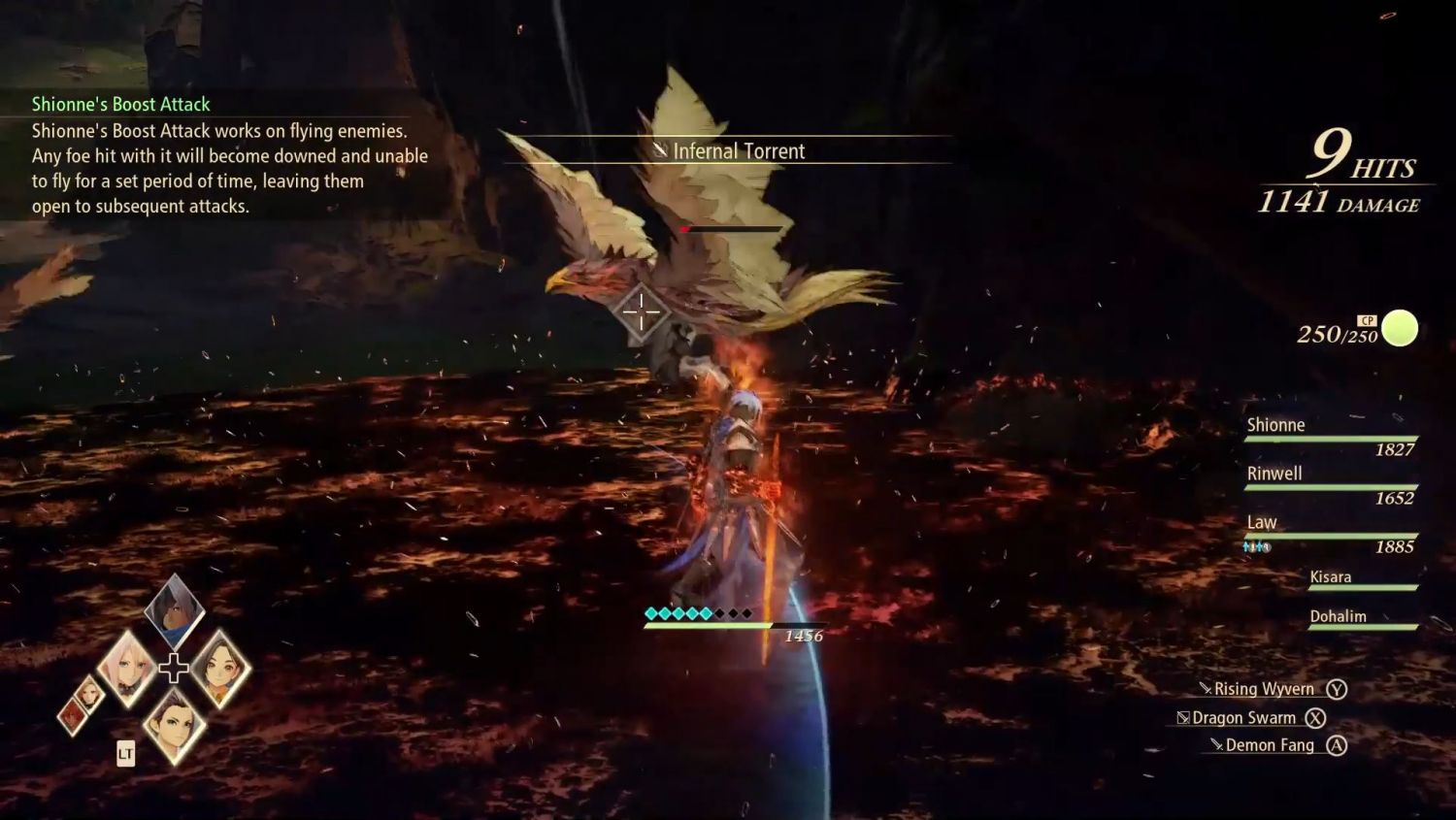Activate Law's Boost Attack portrait

coord(174,724)
